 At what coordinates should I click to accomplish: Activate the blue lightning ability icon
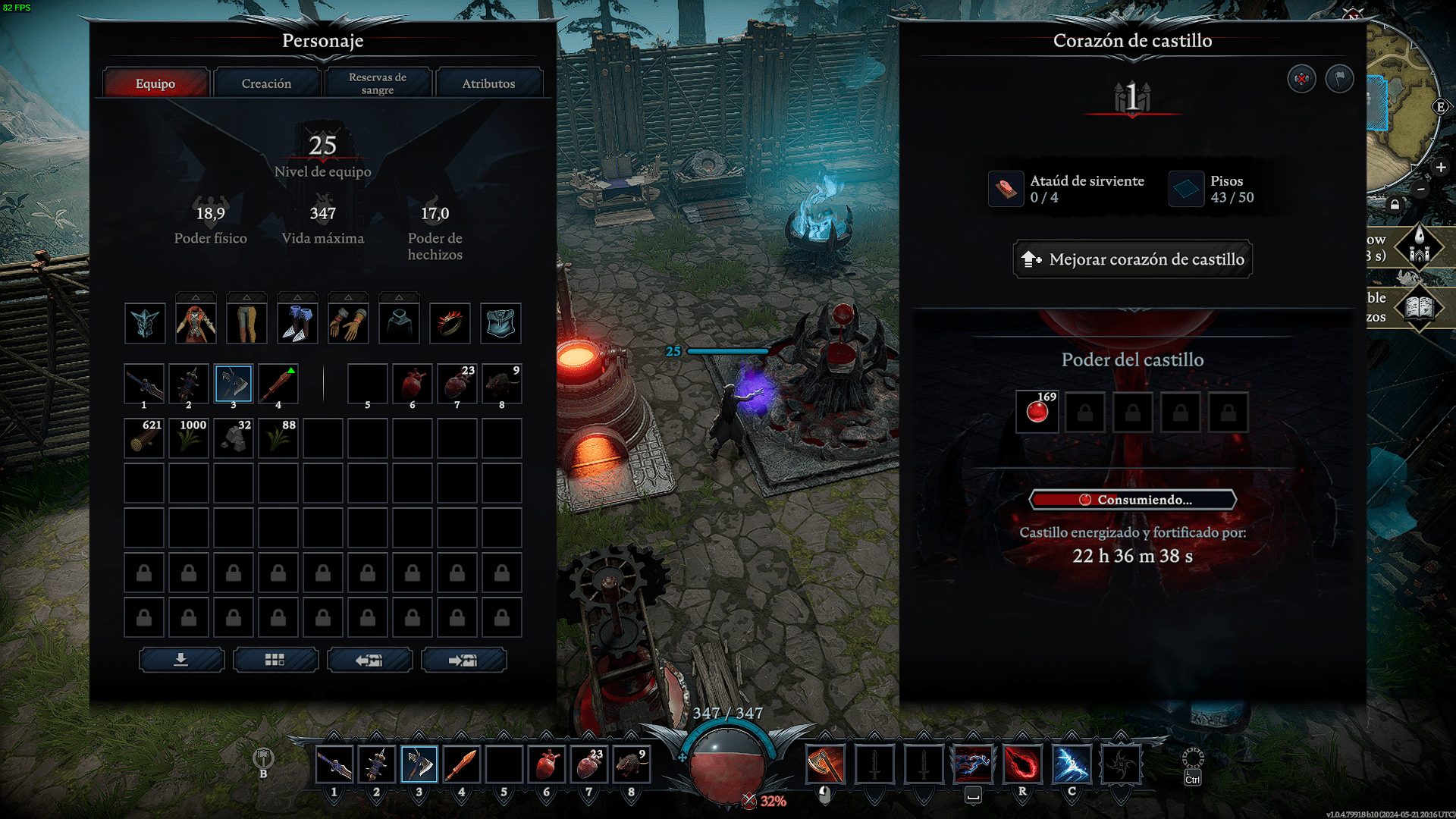(1072, 764)
